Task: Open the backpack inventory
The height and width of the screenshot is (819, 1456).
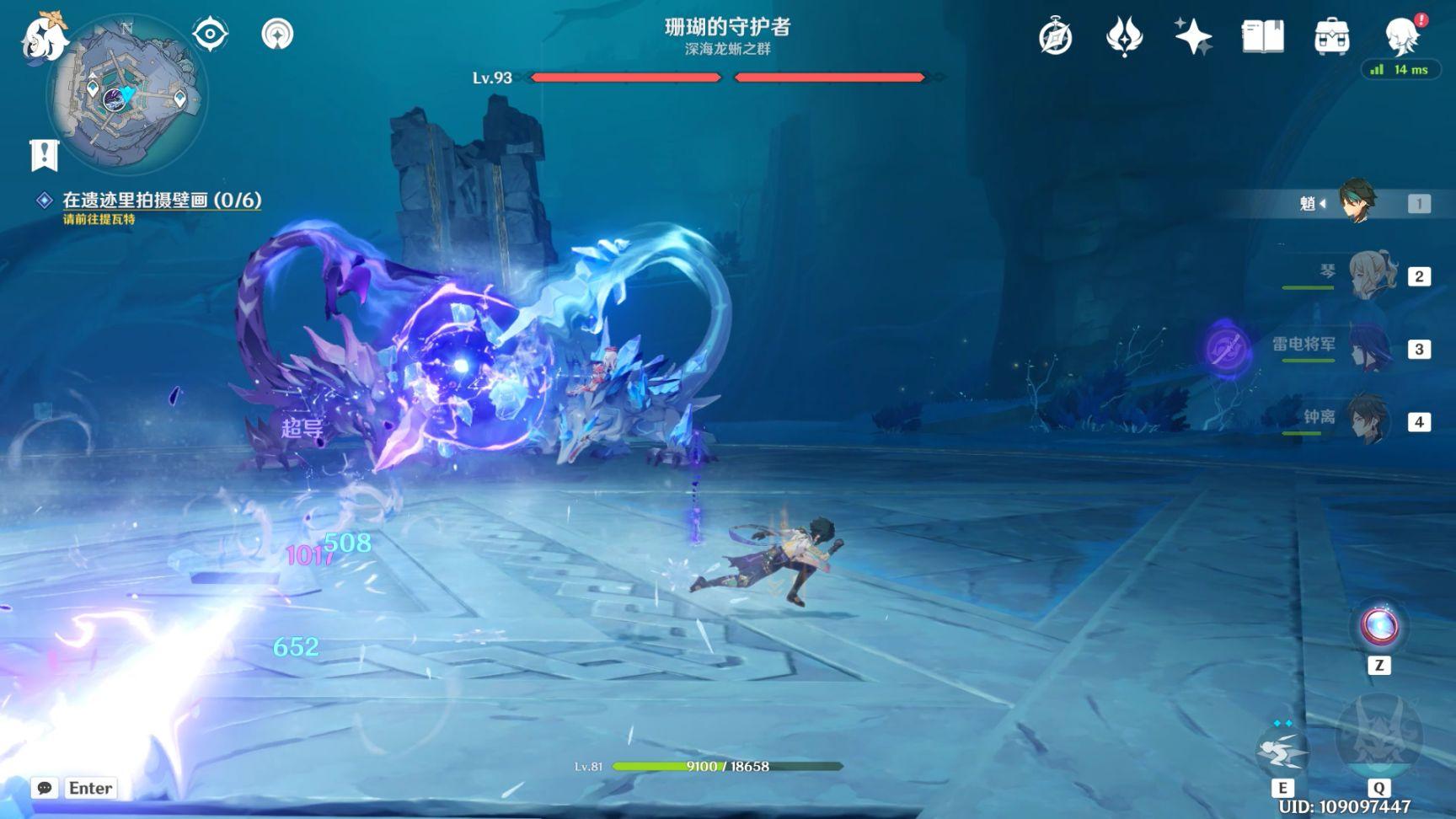Action: (x=1331, y=37)
